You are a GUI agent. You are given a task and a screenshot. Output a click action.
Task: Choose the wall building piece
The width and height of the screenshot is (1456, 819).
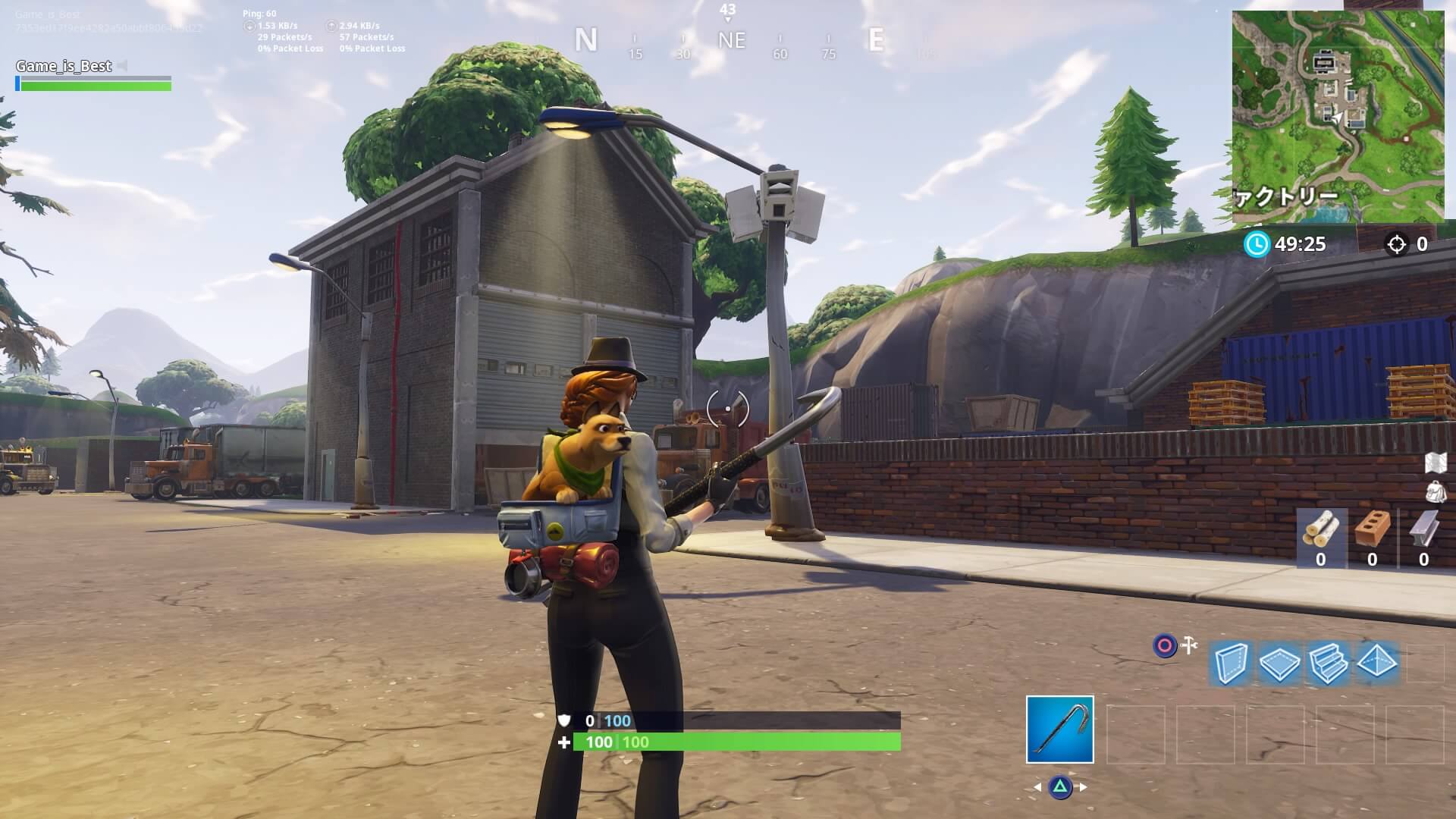pos(1230,664)
